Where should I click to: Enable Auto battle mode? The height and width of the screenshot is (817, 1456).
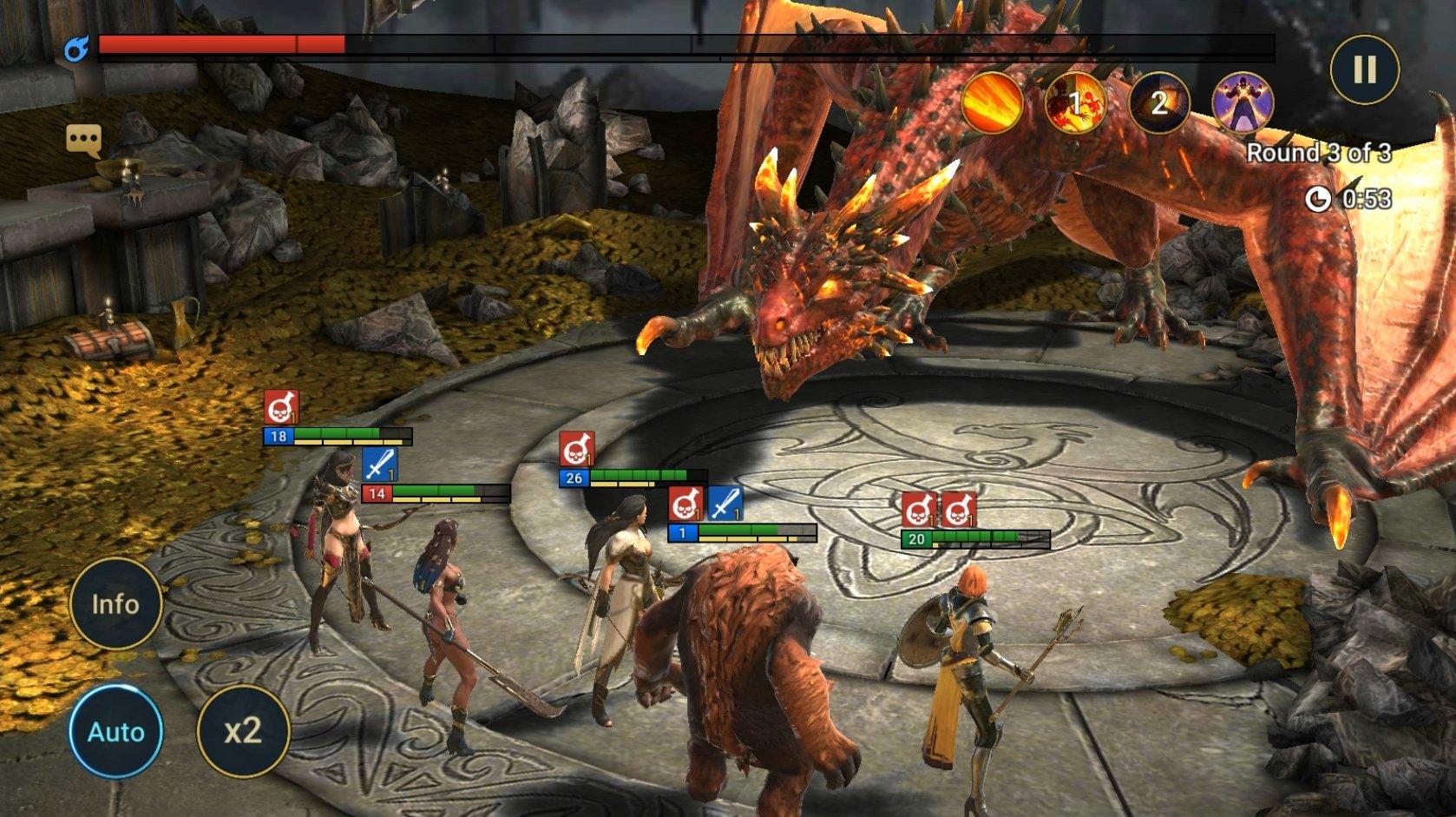116,731
